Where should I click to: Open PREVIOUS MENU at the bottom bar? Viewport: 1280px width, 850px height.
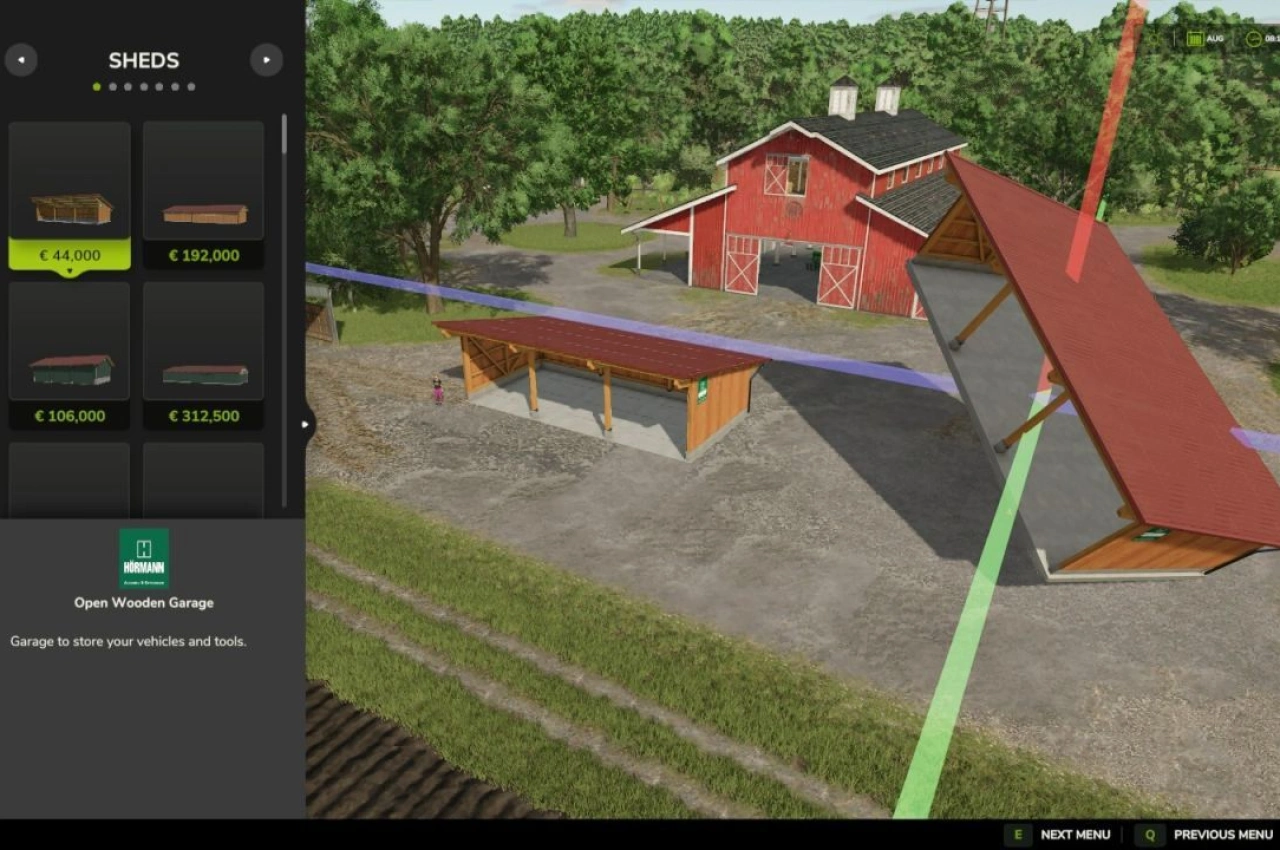tap(1222, 834)
